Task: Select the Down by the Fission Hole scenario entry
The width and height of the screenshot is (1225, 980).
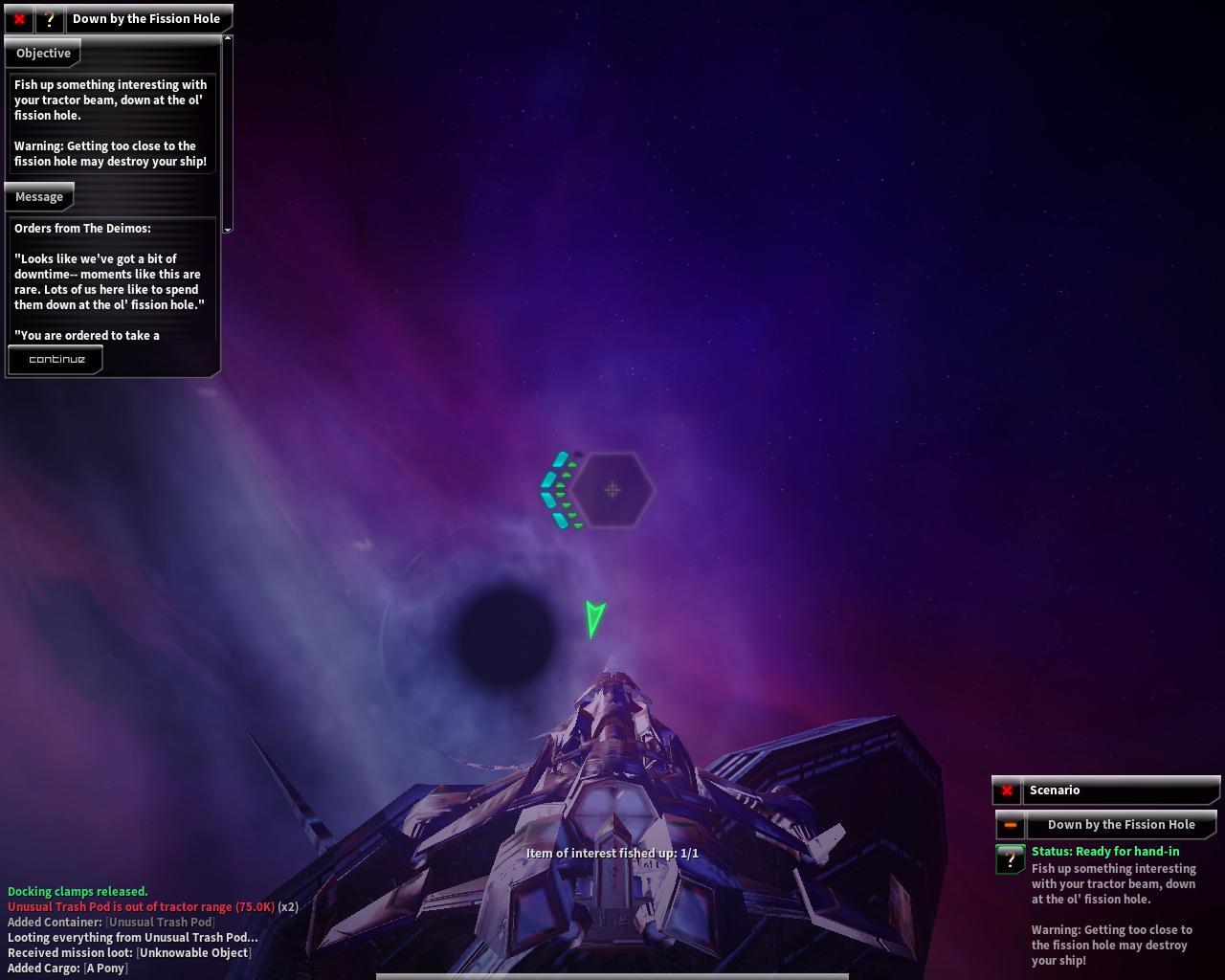Action: pos(1121,825)
